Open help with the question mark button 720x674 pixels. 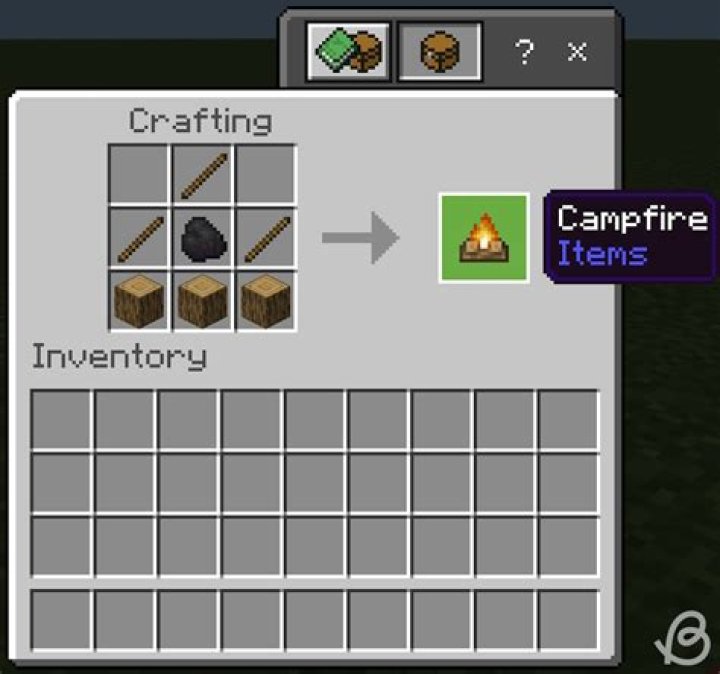point(524,52)
